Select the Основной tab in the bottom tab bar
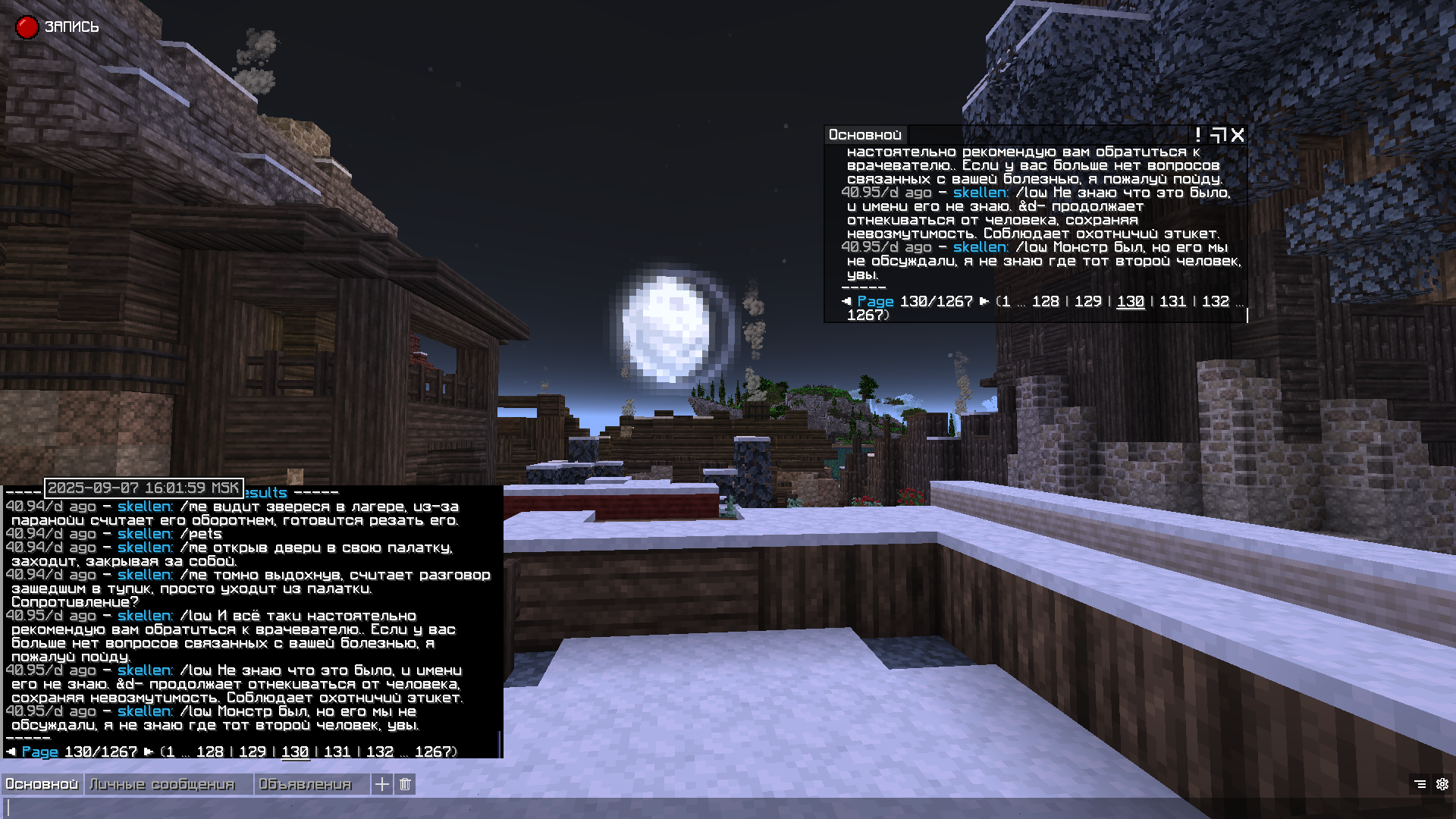 42,784
